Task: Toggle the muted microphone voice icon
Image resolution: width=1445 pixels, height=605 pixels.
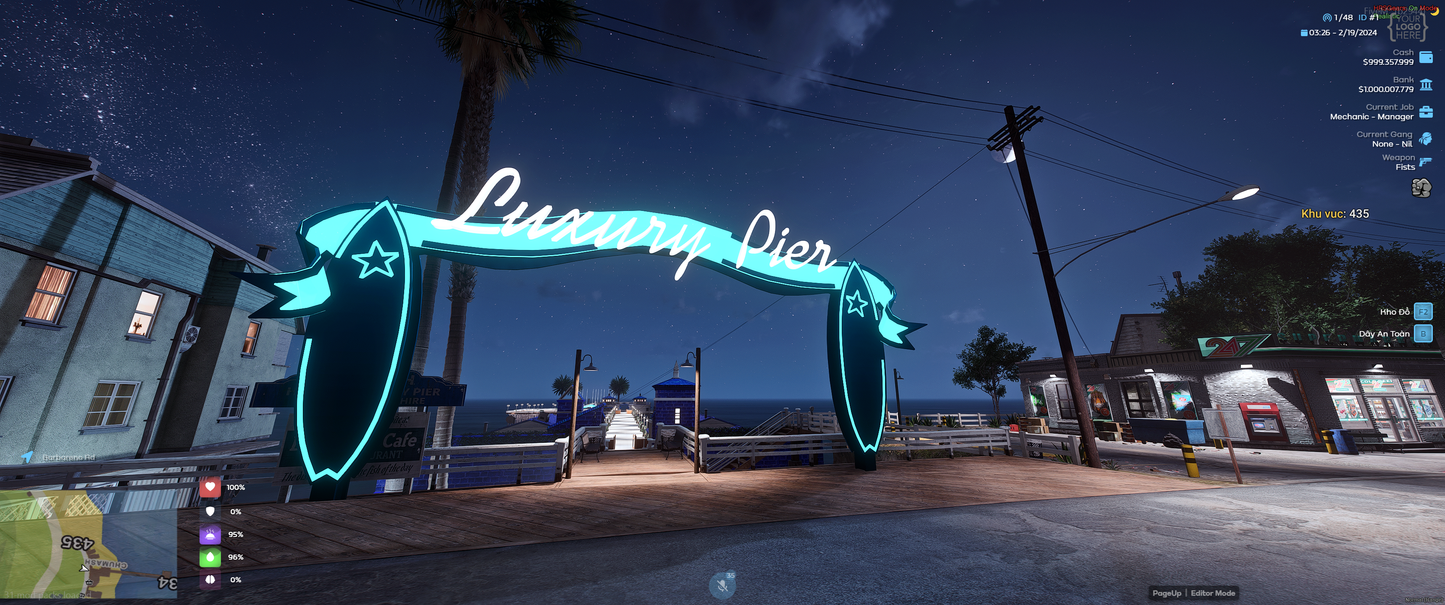Action: click(x=722, y=585)
